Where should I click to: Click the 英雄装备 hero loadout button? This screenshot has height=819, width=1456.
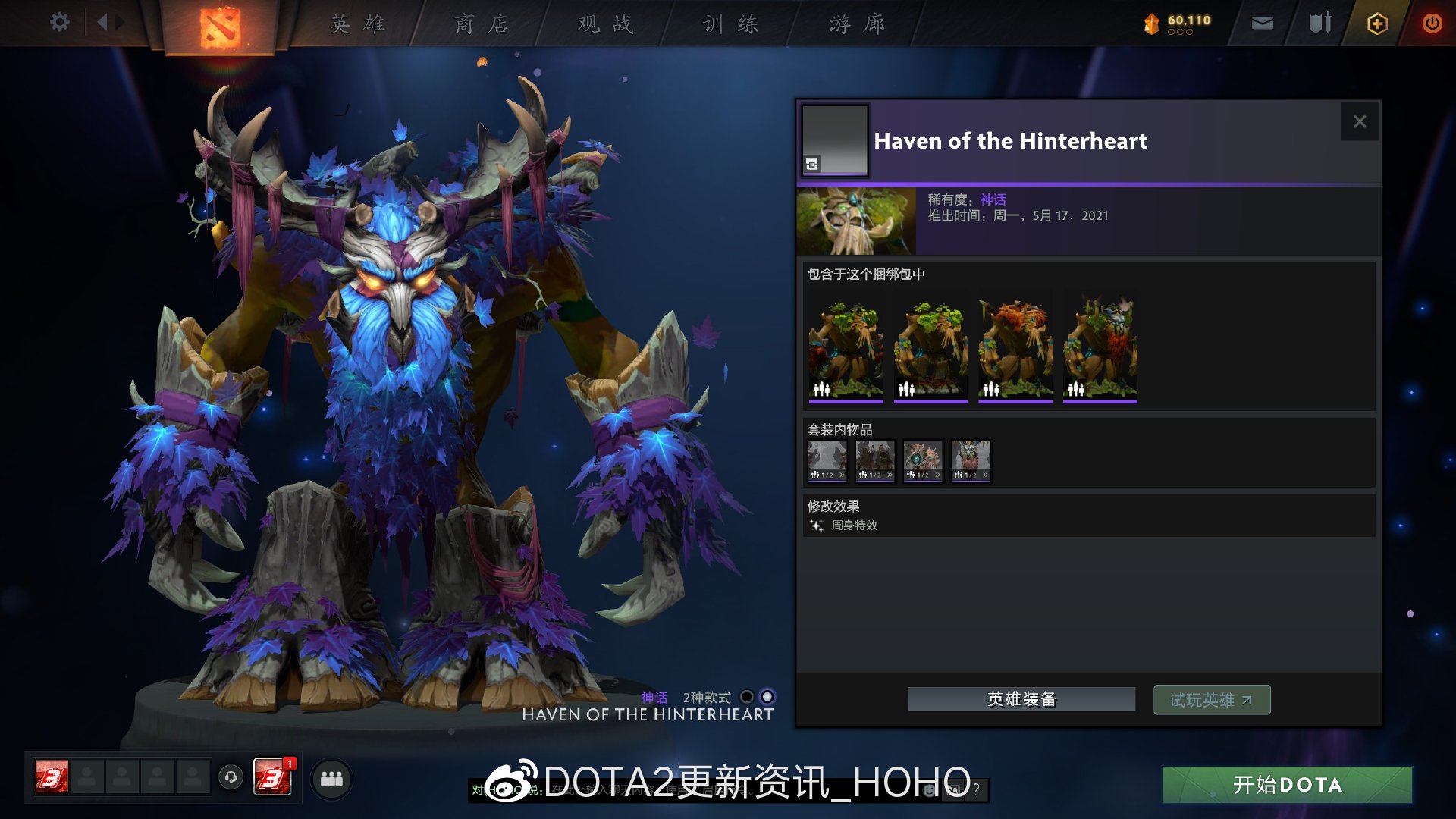(x=1021, y=699)
